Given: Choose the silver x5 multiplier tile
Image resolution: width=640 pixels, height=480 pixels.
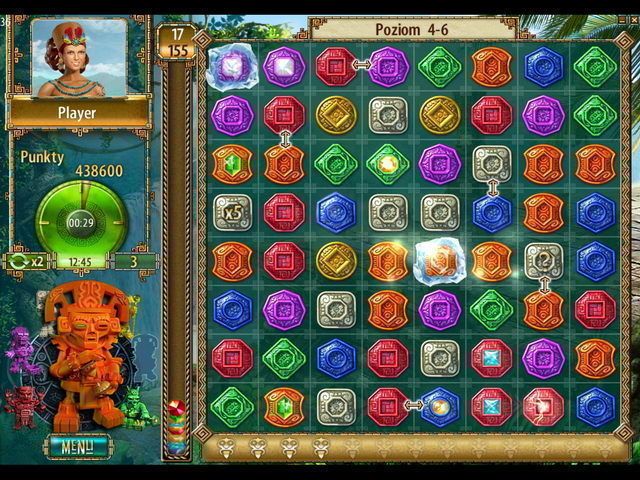Looking at the screenshot, I should click(232, 212).
